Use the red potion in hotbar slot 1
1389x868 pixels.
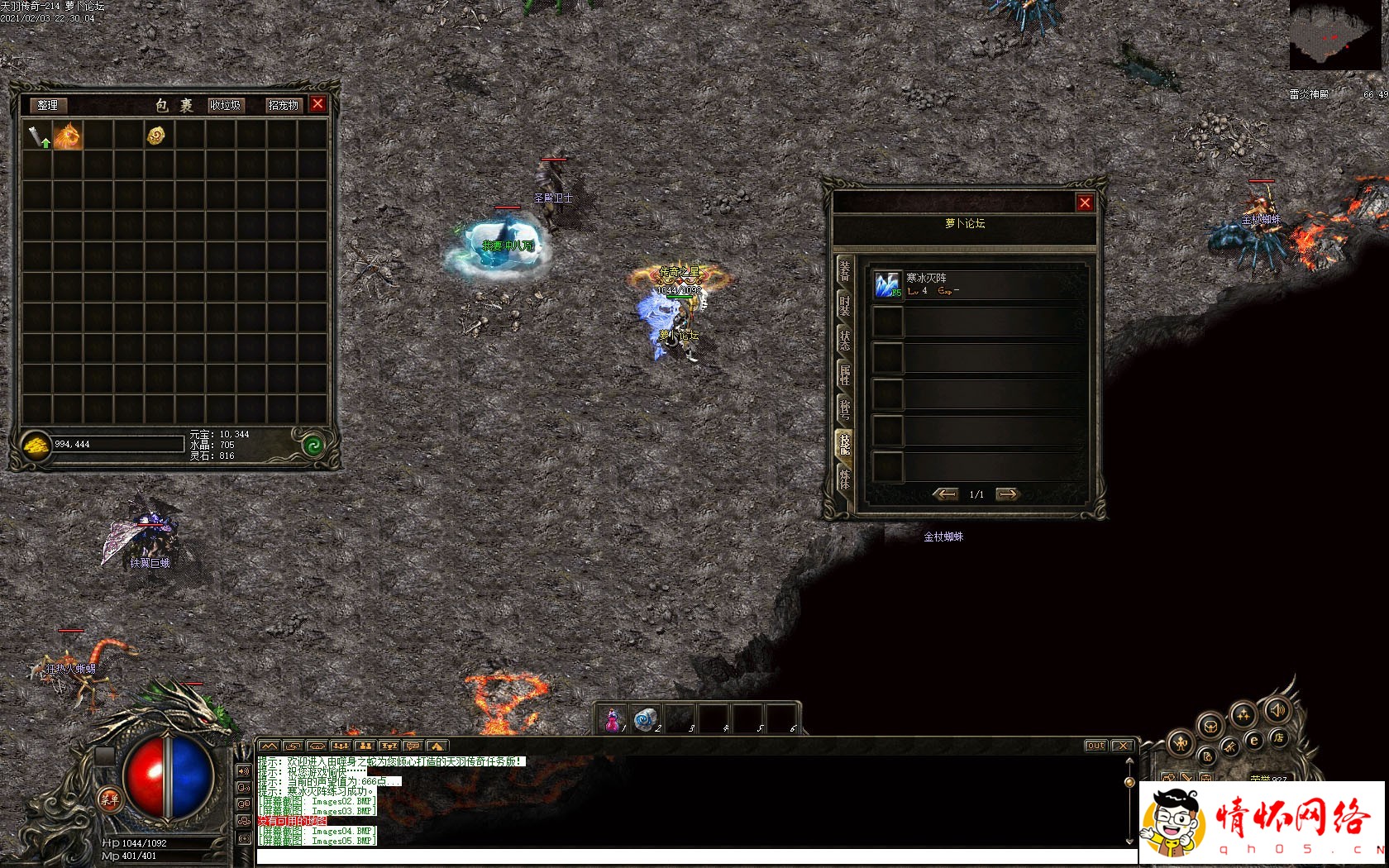613,720
